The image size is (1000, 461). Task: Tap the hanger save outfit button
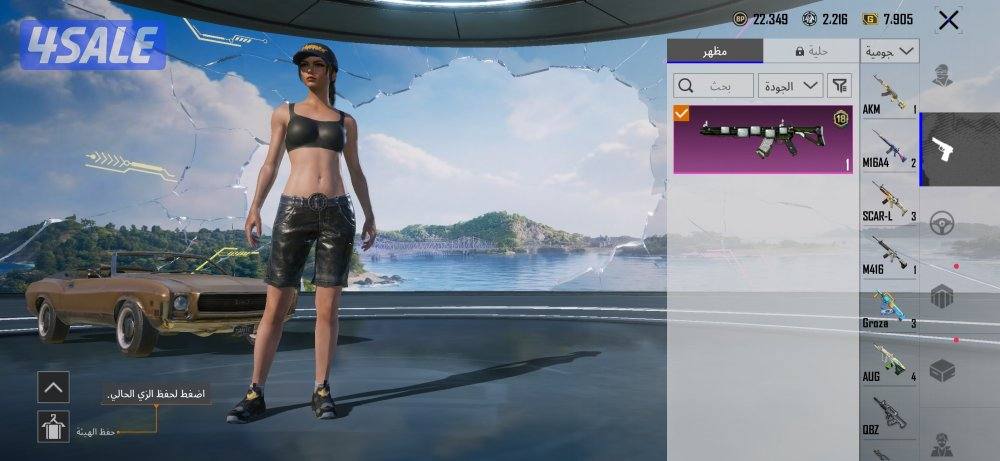(x=53, y=427)
